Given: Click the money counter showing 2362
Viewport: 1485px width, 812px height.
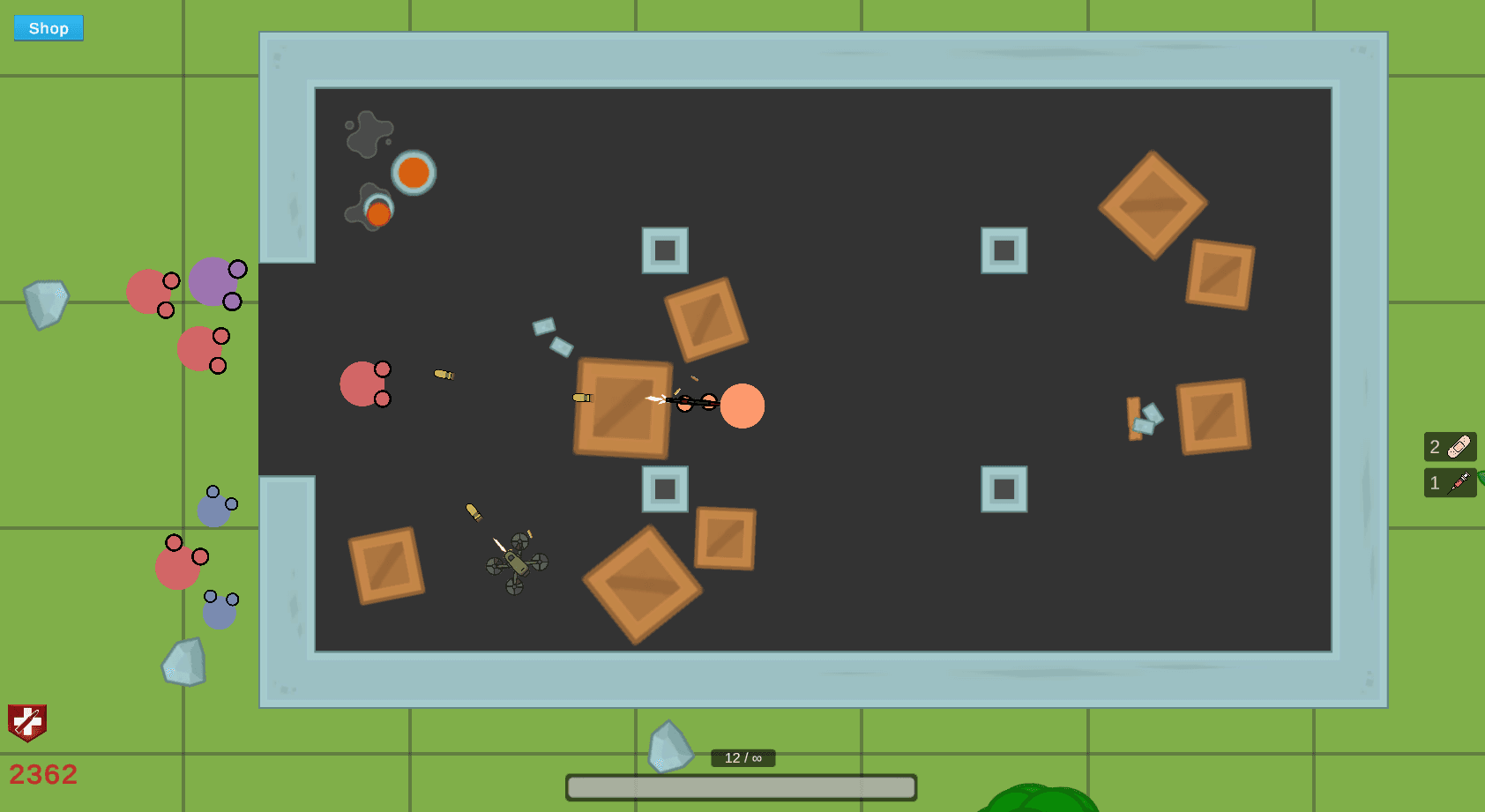Looking at the screenshot, I should (x=42, y=774).
